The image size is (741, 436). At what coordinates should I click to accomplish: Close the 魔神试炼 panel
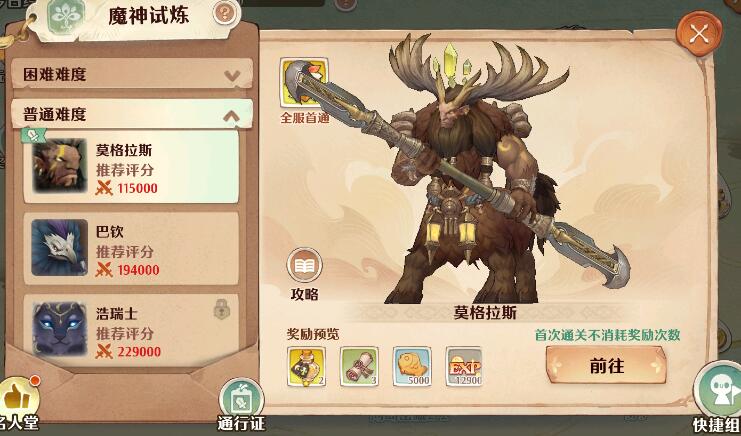699,34
